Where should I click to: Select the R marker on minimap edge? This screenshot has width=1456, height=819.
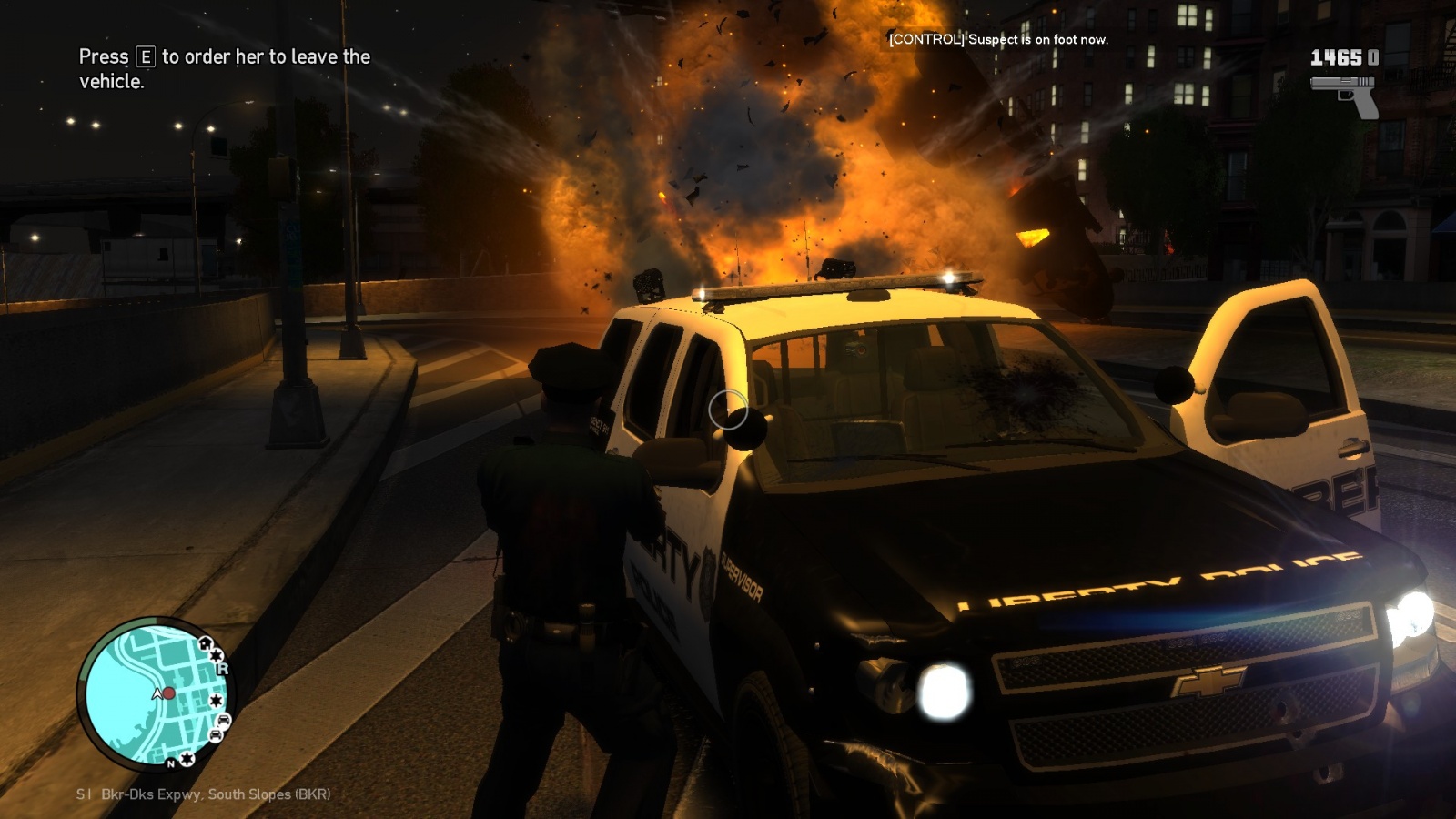point(222,669)
